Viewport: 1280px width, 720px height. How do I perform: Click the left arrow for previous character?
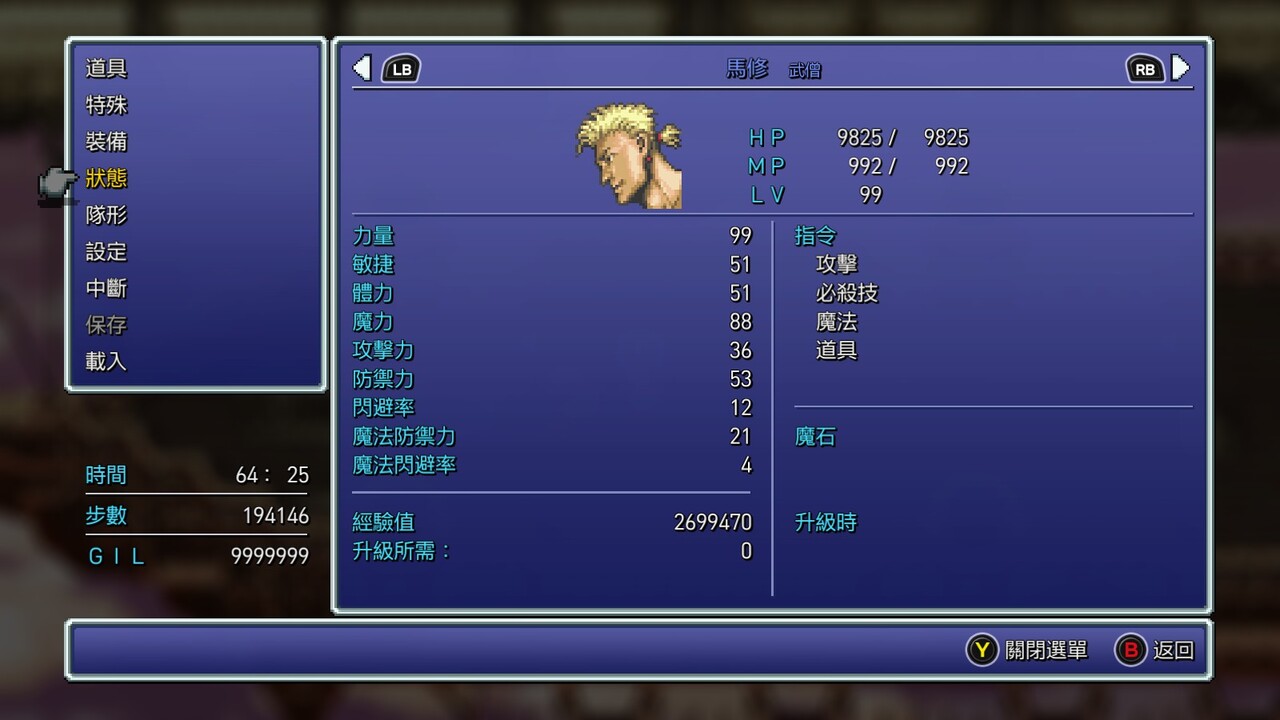(363, 68)
